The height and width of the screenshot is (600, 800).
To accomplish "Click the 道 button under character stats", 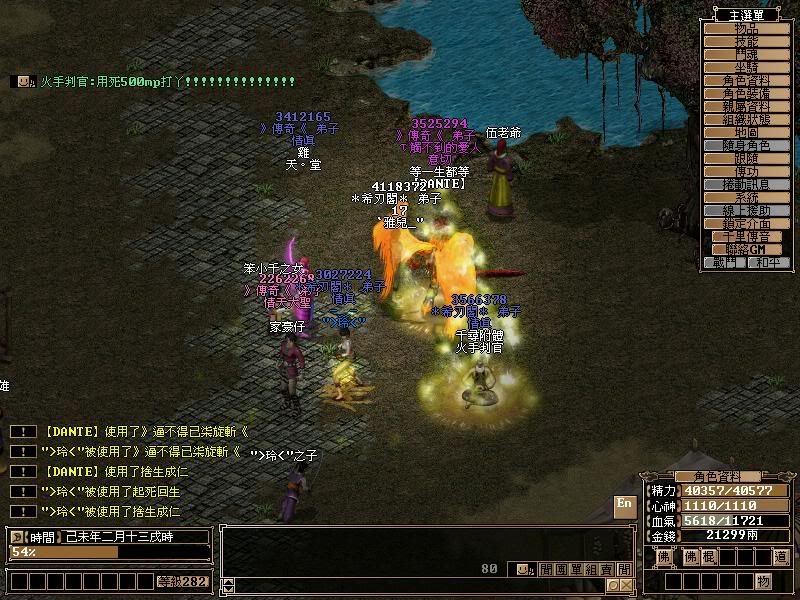I will pyautogui.click(x=781, y=556).
